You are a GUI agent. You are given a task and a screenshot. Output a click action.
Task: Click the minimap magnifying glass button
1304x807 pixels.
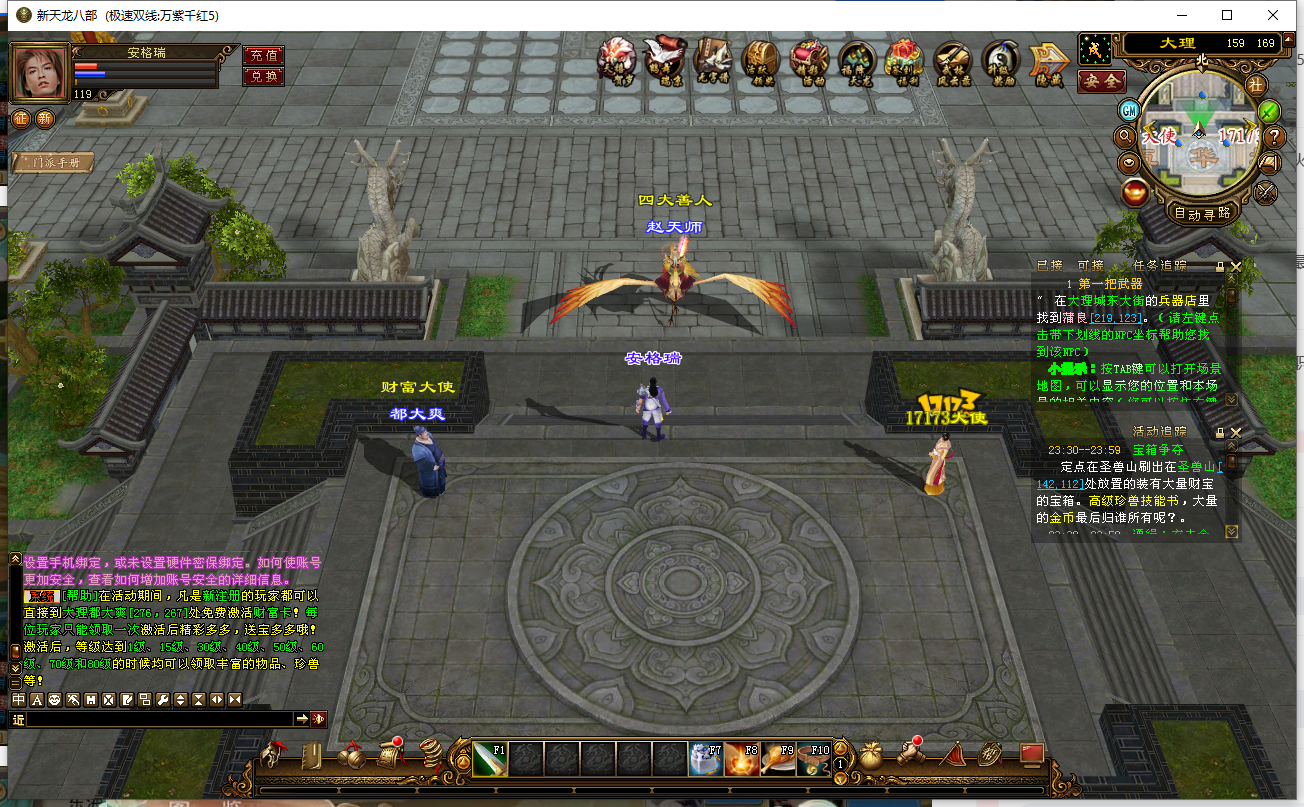(1125, 136)
